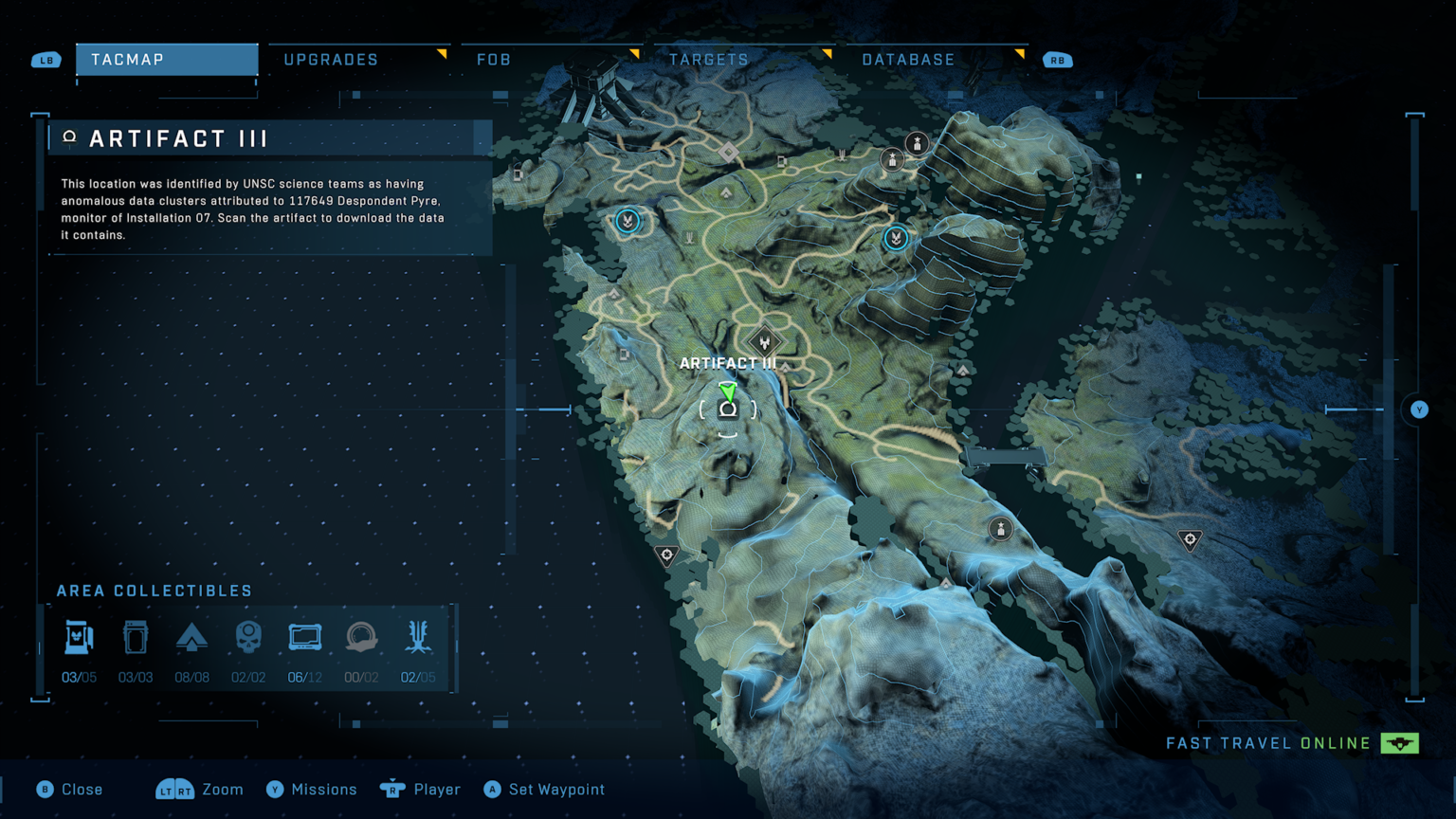The width and height of the screenshot is (1456, 819).
Task: Select the Propaganda Towers collectible icon
Action: click(x=418, y=637)
